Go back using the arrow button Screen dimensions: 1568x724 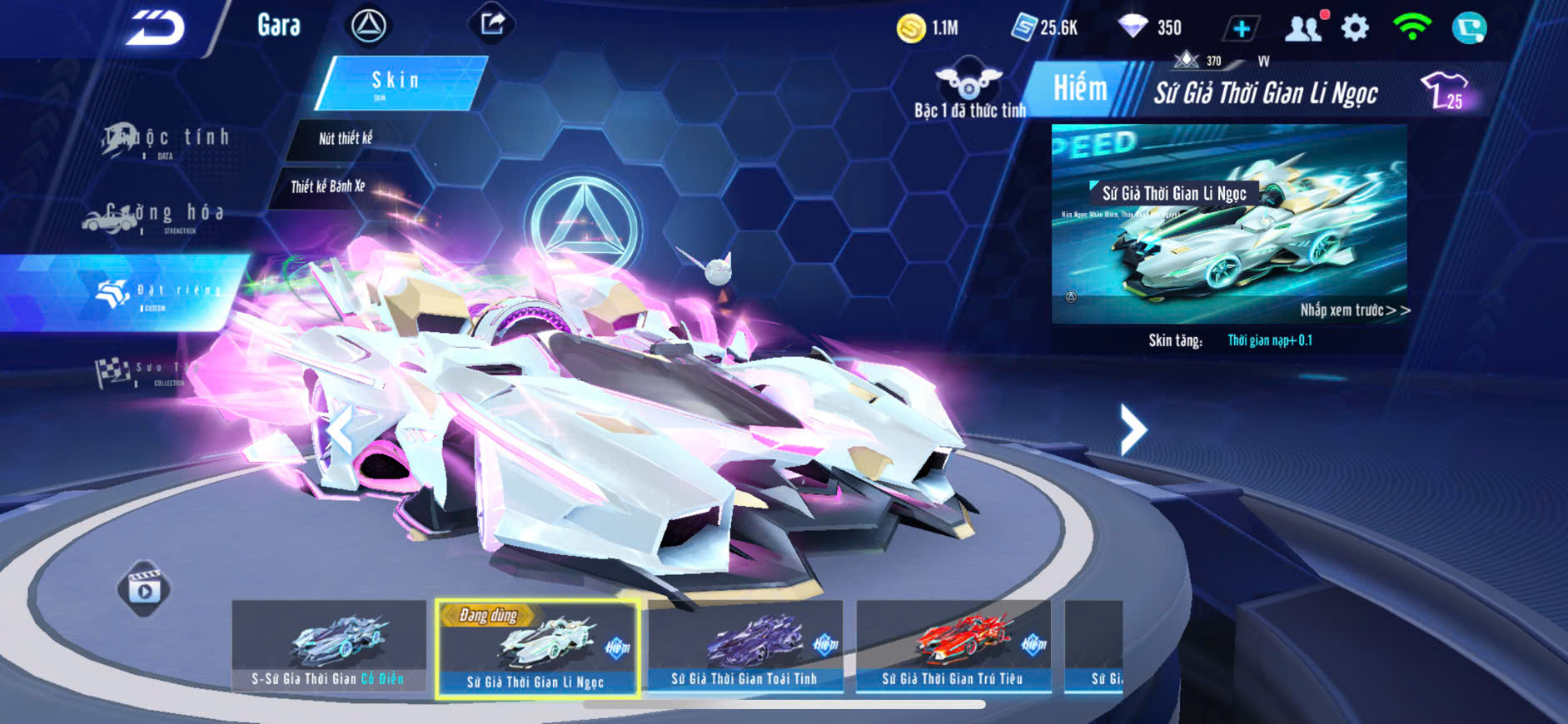tap(154, 29)
